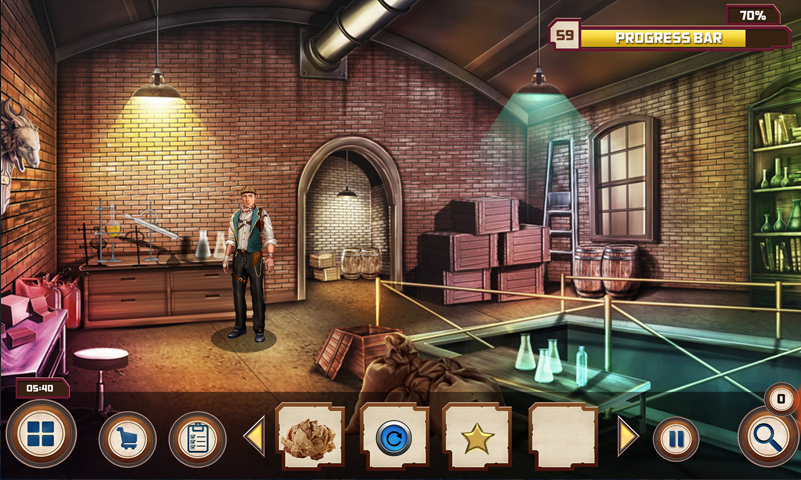Click the right inventory arrow
Image resolution: width=801 pixels, height=480 pixels.
(x=628, y=437)
